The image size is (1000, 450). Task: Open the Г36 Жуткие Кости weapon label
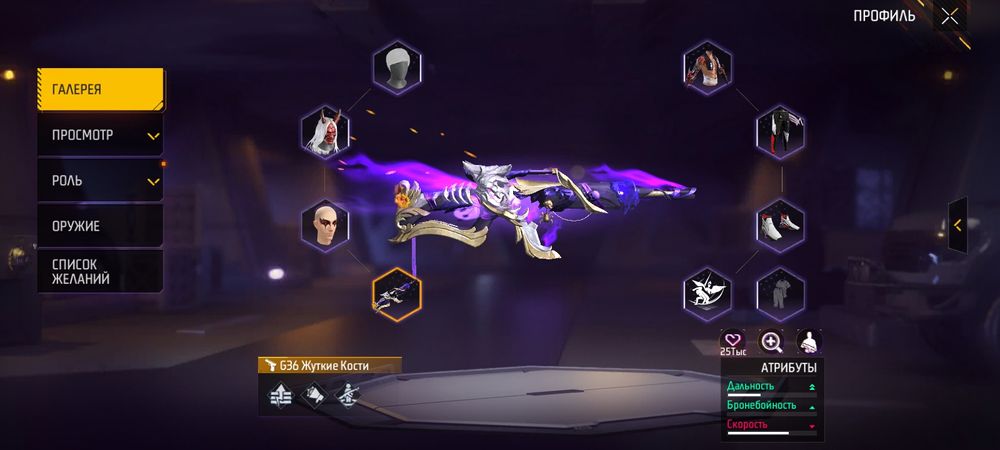click(x=329, y=366)
